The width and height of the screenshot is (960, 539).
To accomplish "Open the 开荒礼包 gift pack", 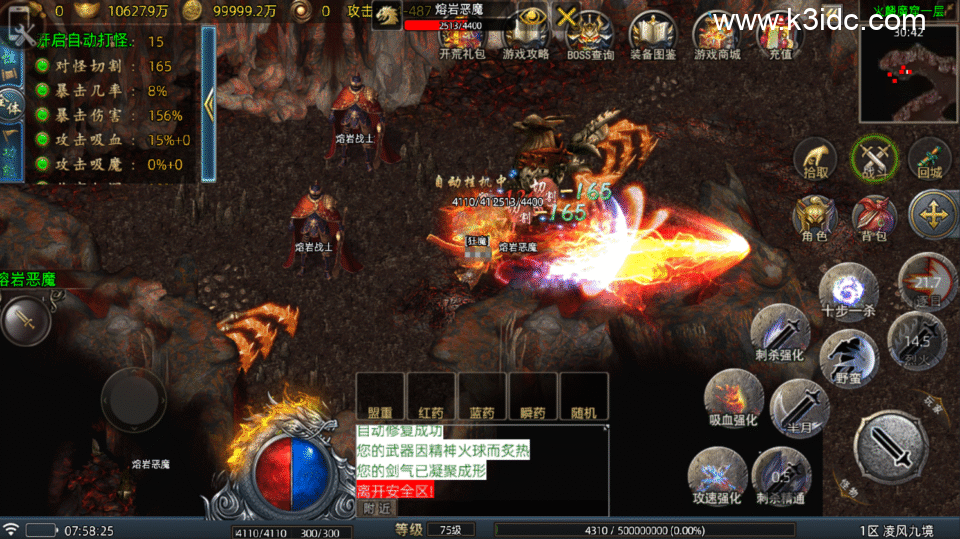I will click(x=462, y=33).
